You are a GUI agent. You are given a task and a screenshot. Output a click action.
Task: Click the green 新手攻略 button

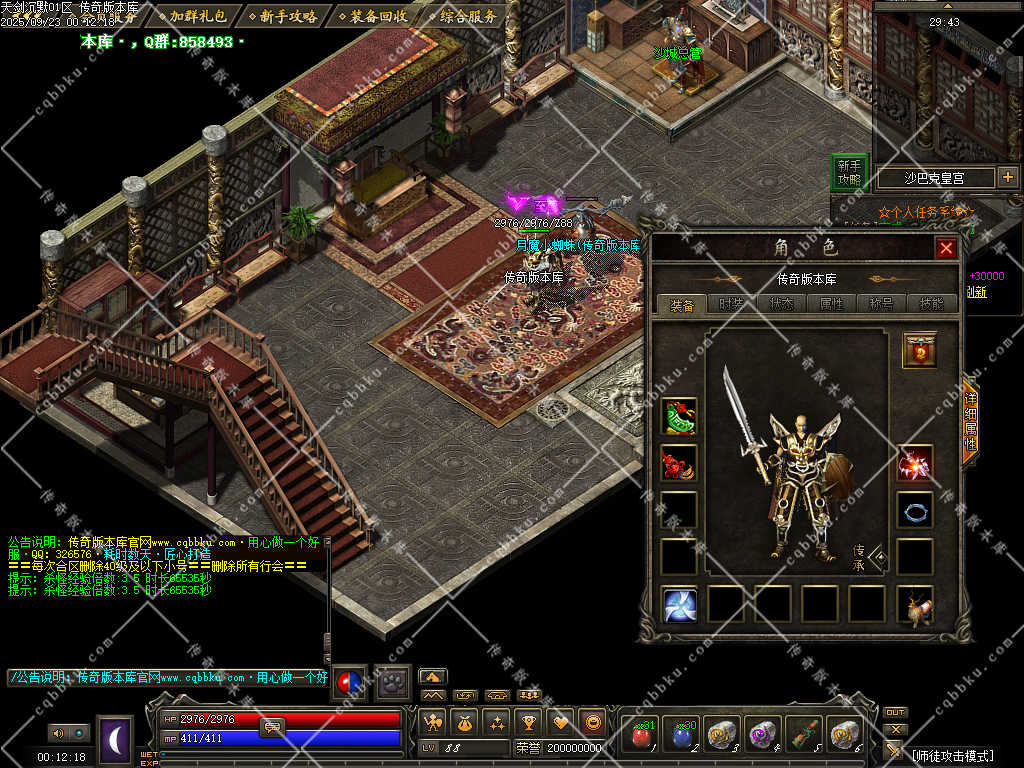(849, 173)
